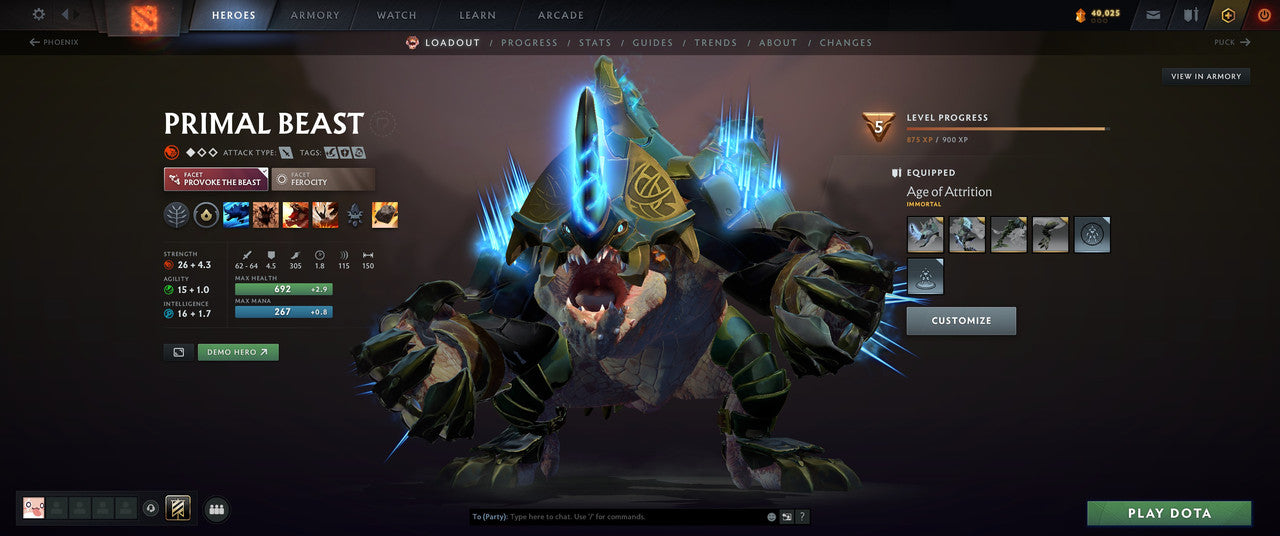Click the View in Armory button
The width and height of the screenshot is (1280, 536).
1205,76
